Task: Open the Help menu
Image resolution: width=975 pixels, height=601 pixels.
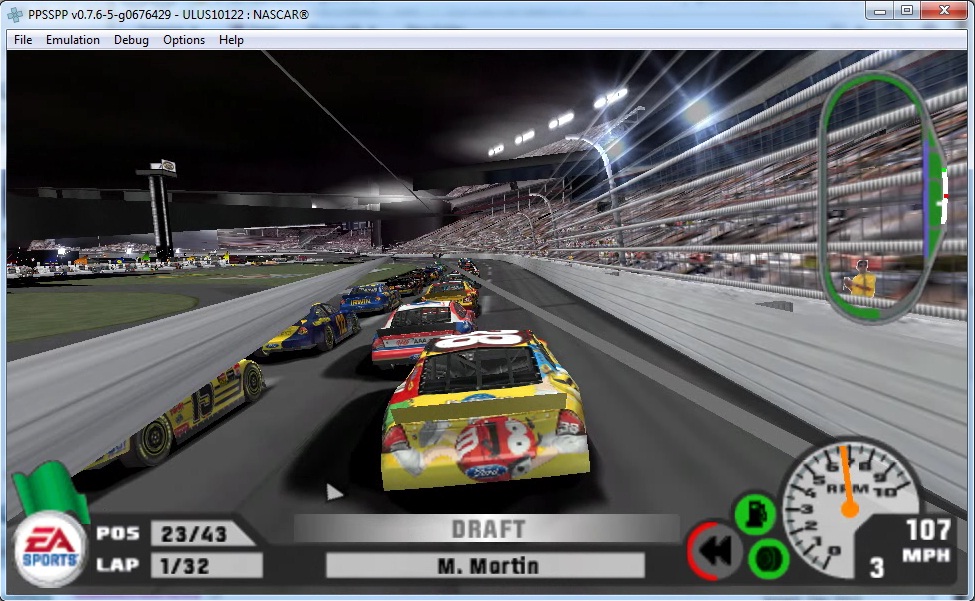Action: [x=231, y=40]
